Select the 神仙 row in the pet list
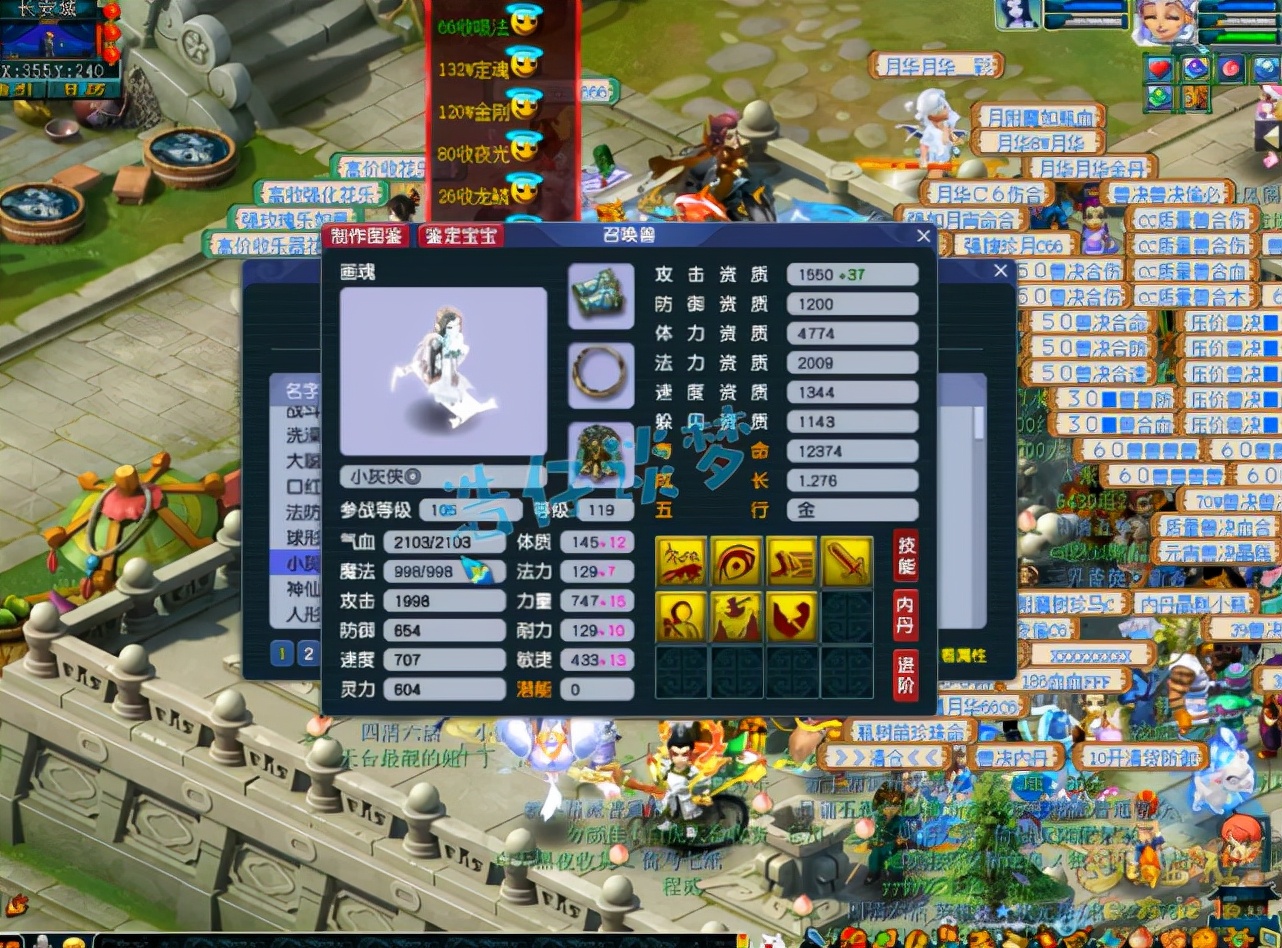Image resolution: width=1282 pixels, height=948 pixels. 297,589
